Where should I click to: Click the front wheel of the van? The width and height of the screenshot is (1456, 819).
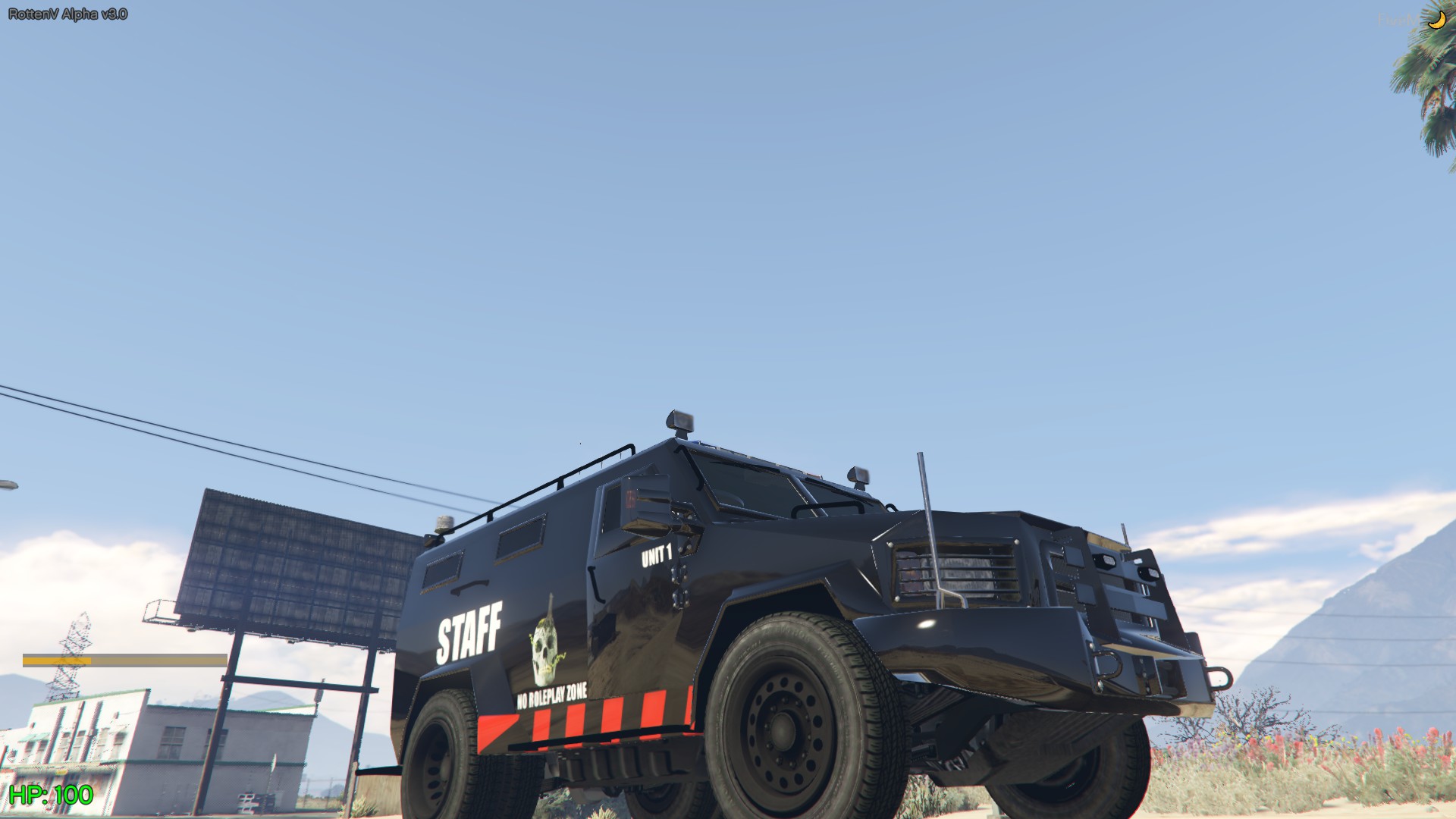(781, 728)
